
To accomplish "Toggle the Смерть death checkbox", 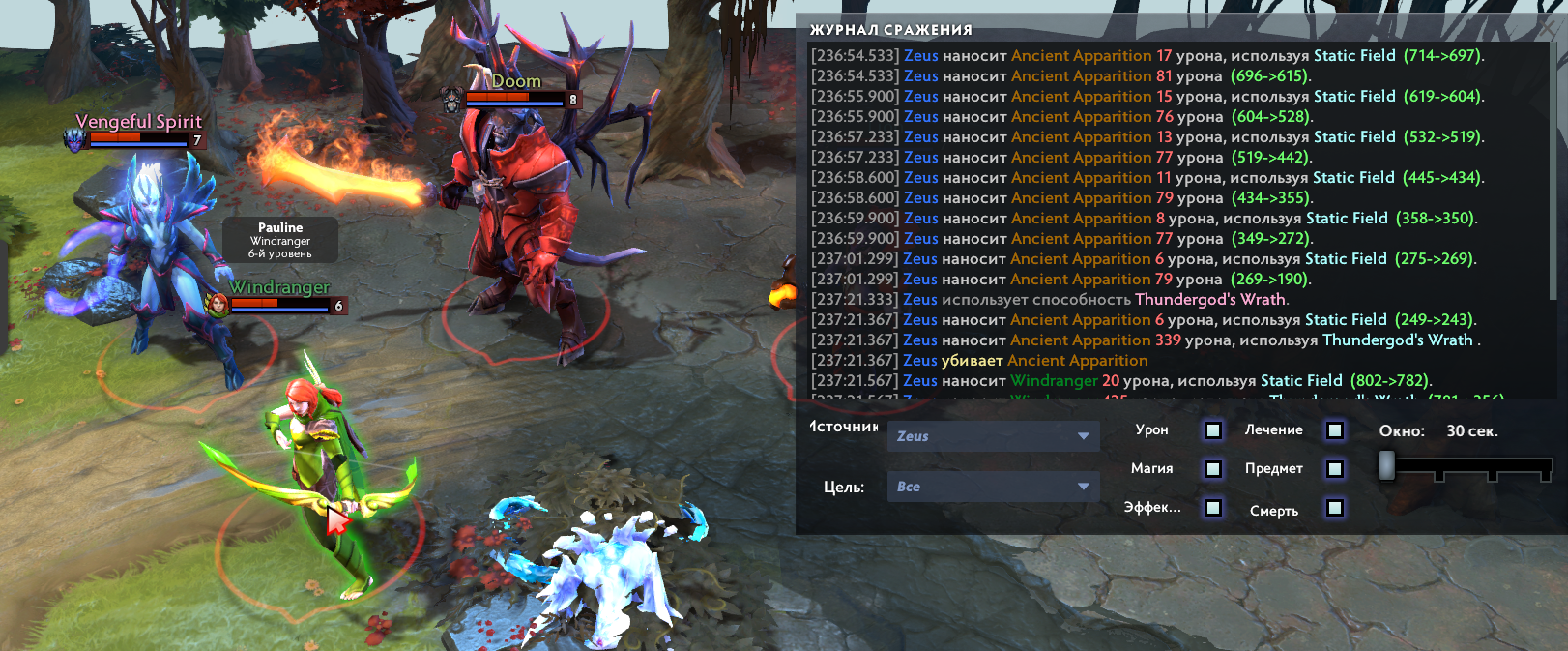I will [1335, 508].
